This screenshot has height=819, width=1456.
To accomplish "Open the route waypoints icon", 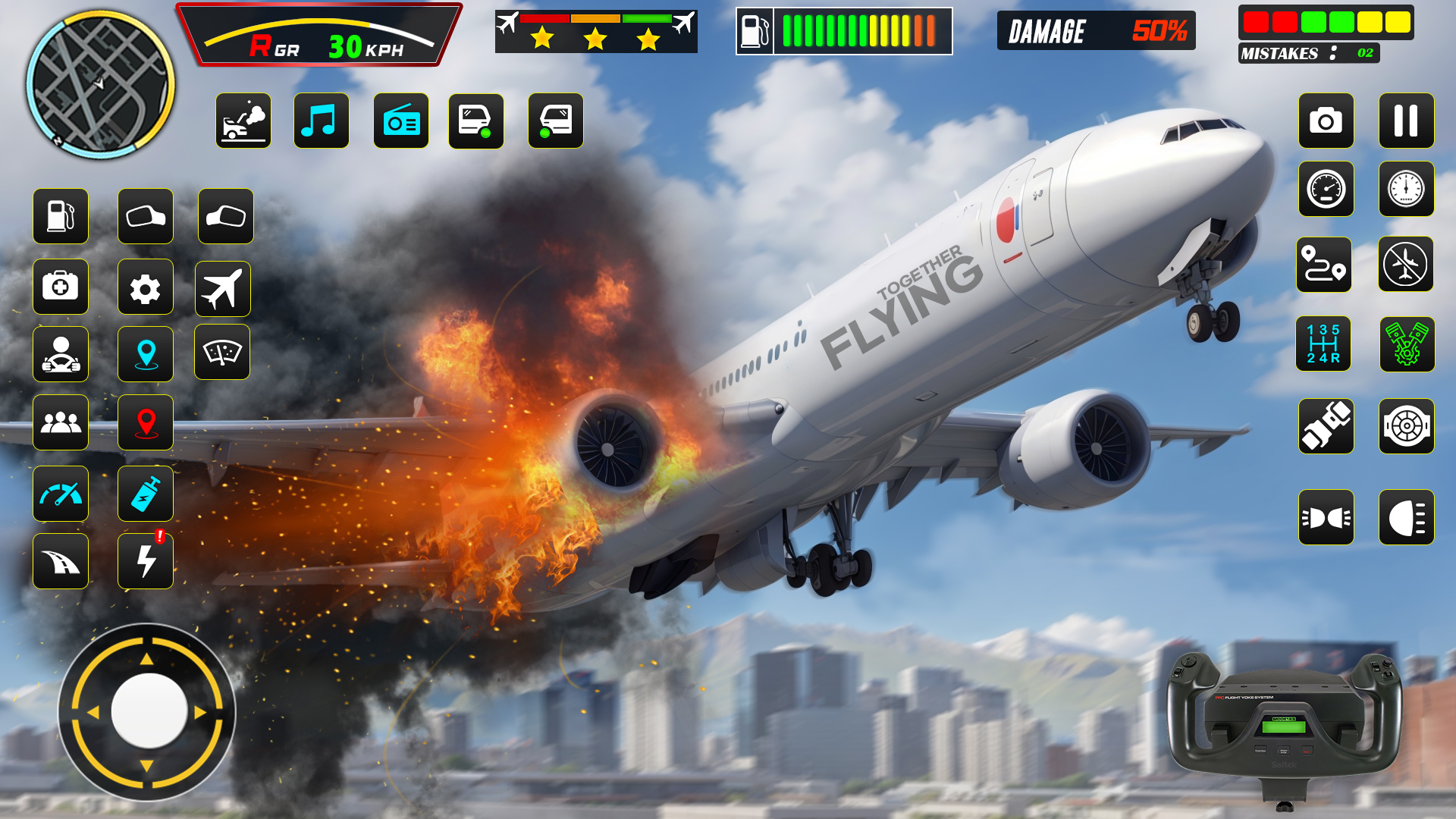I will point(1326,265).
